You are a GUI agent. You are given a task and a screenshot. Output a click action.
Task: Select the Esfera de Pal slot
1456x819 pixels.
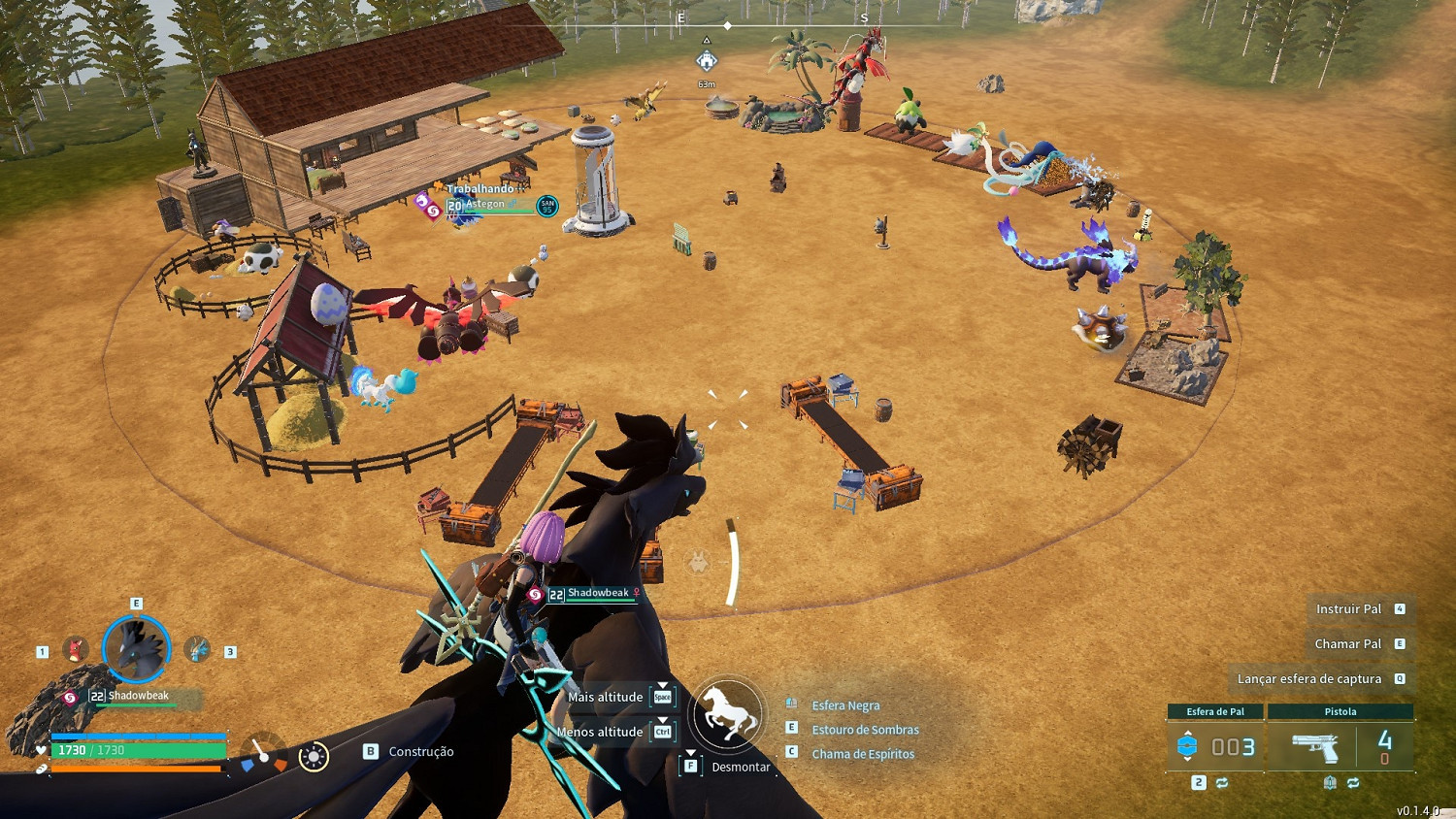[1215, 746]
